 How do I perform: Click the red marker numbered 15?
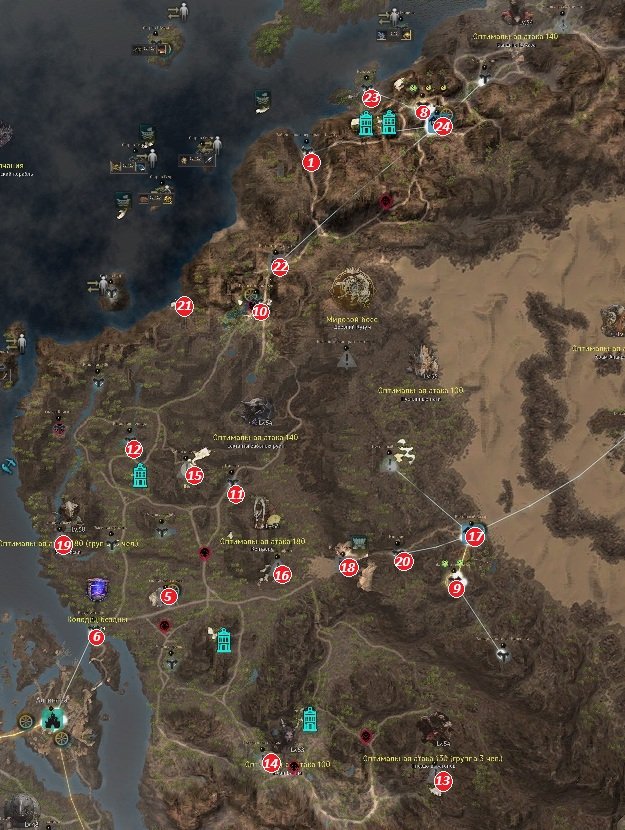coord(195,475)
